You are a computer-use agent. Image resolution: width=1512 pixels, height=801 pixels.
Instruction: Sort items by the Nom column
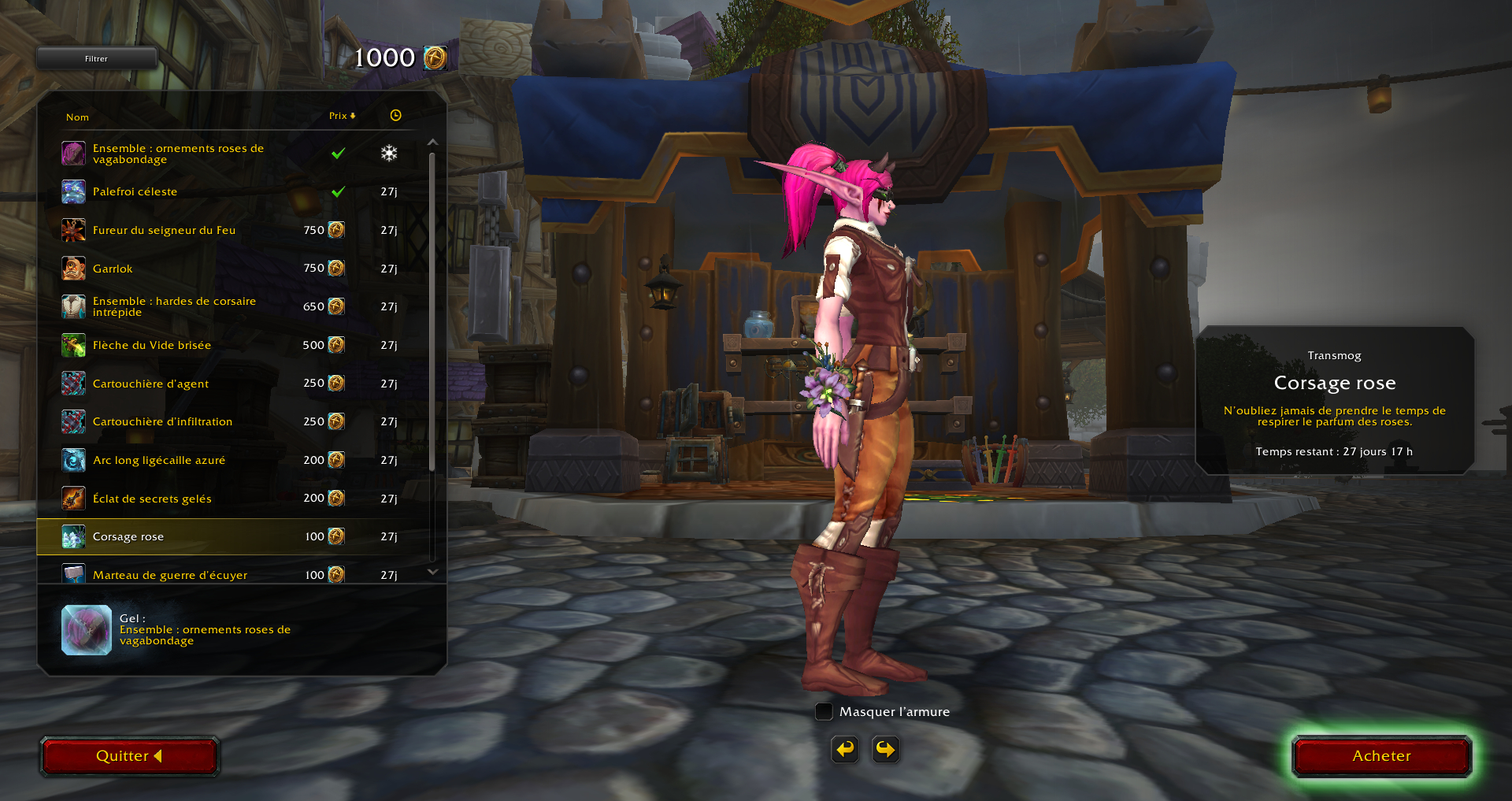[x=77, y=117]
